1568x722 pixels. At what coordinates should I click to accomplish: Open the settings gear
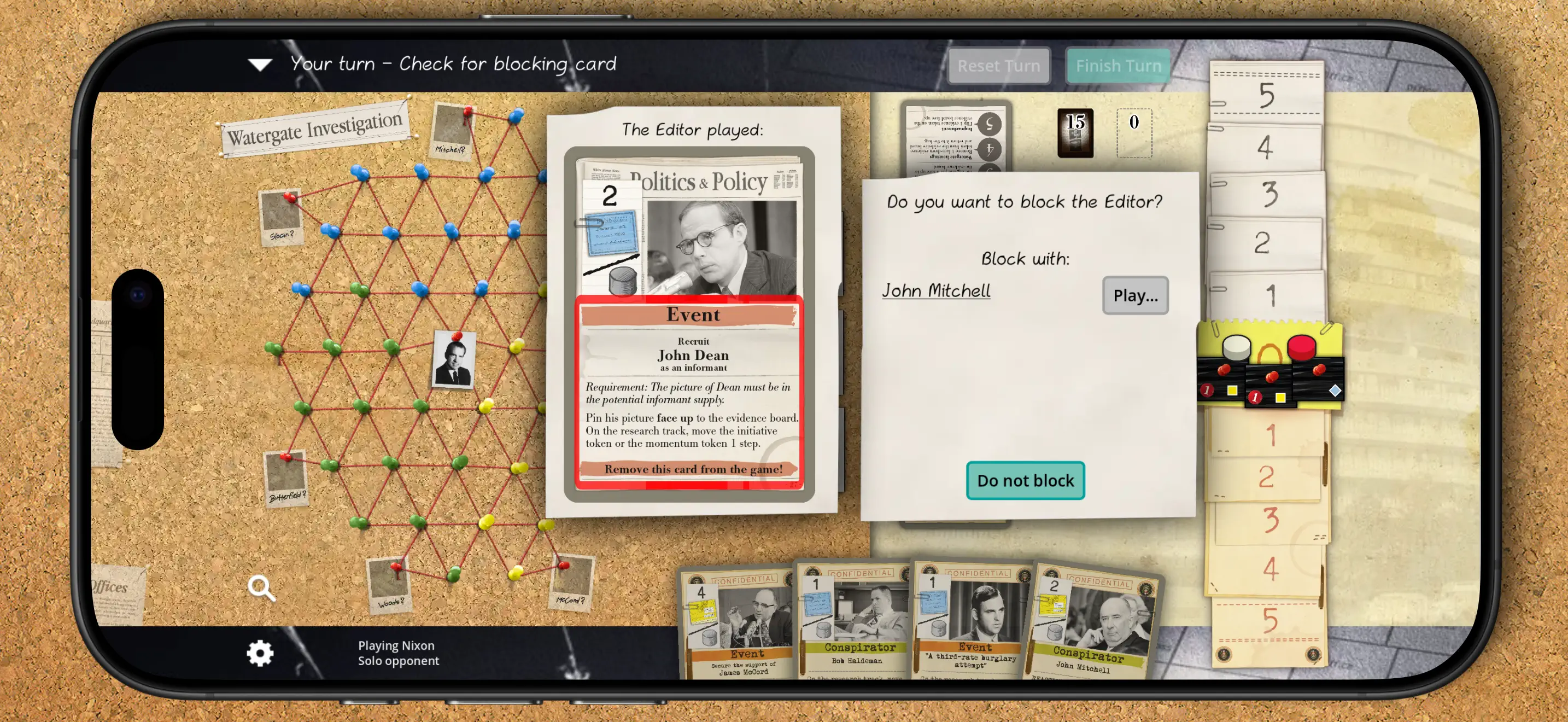(261, 652)
